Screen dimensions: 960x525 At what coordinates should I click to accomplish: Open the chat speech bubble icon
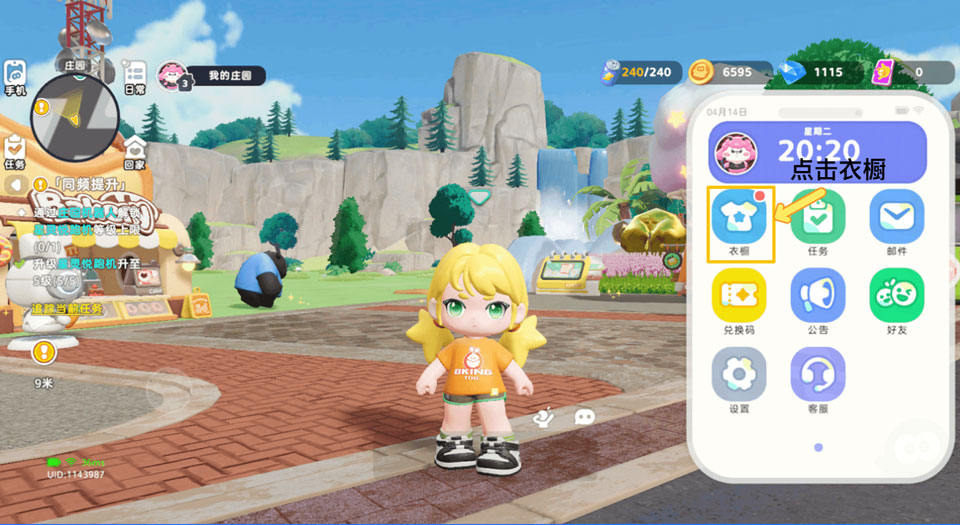(585, 417)
